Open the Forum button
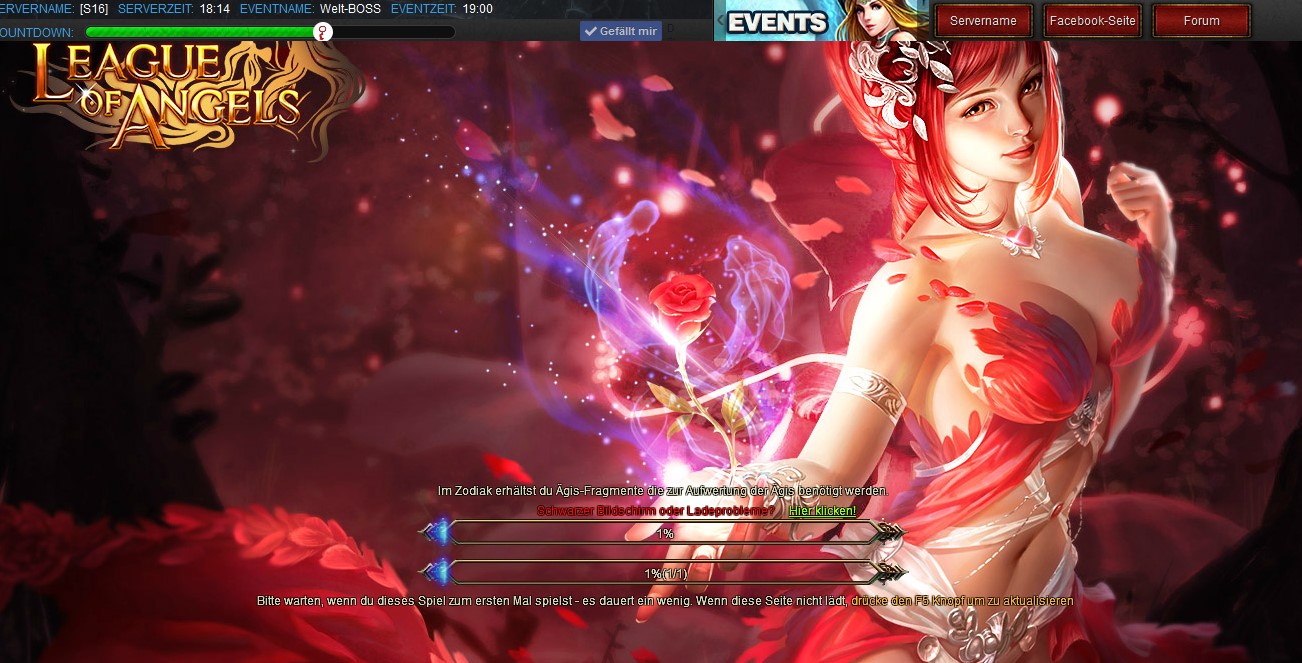 (x=1201, y=21)
